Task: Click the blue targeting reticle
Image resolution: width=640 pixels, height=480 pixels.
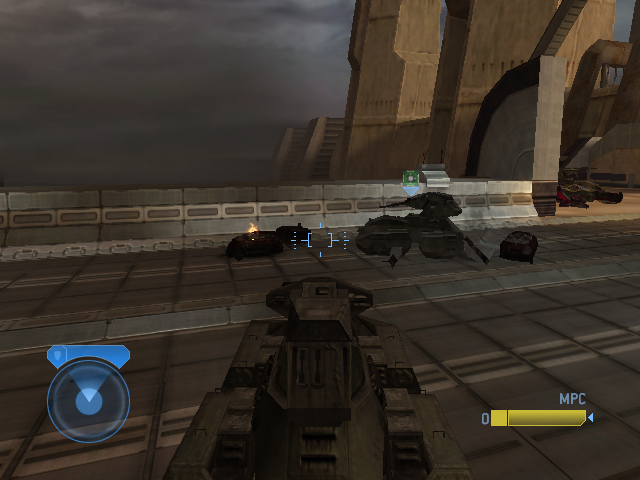Action: click(x=320, y=240)
